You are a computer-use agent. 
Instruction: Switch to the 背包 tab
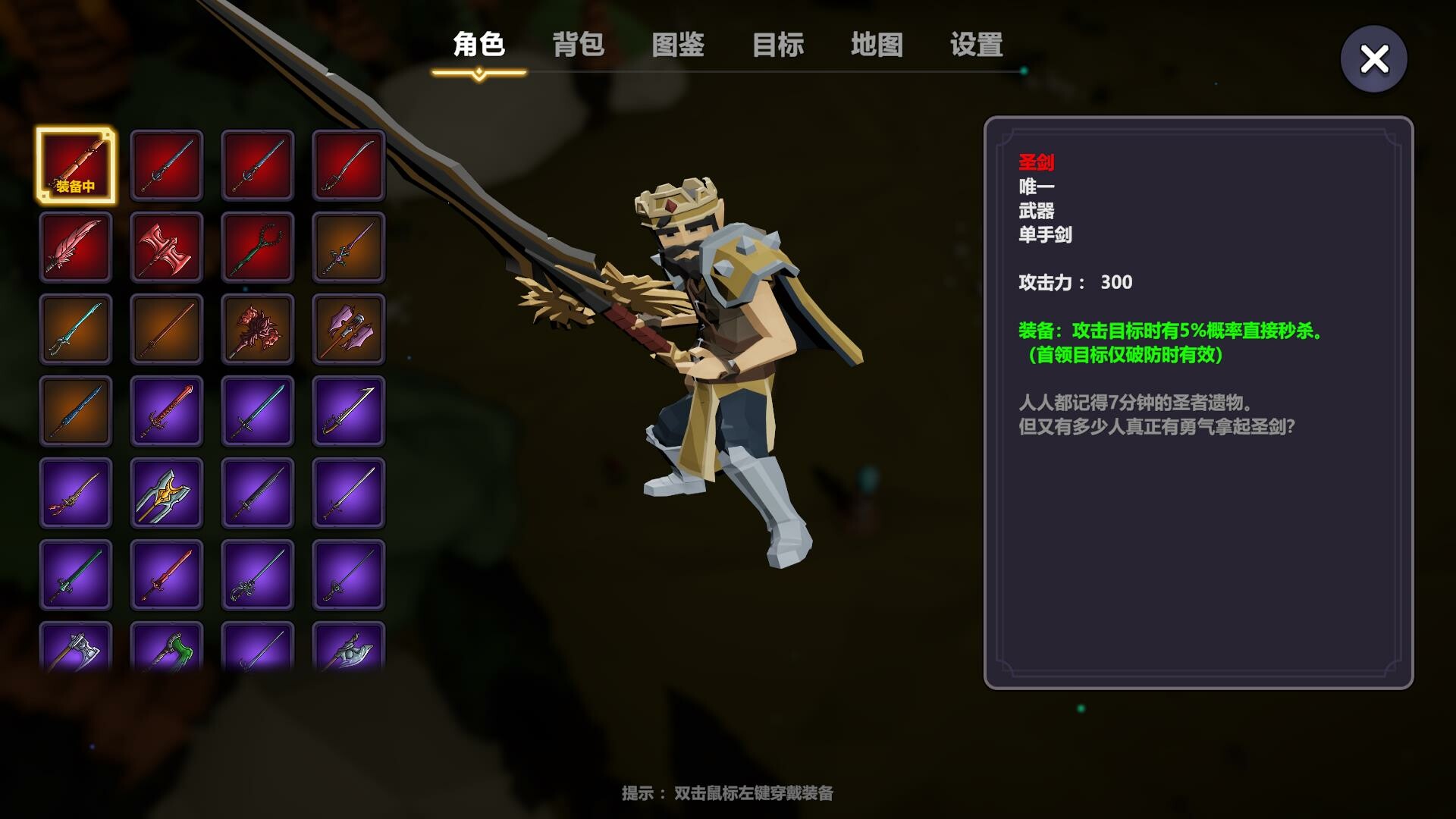tap(579, 45)
